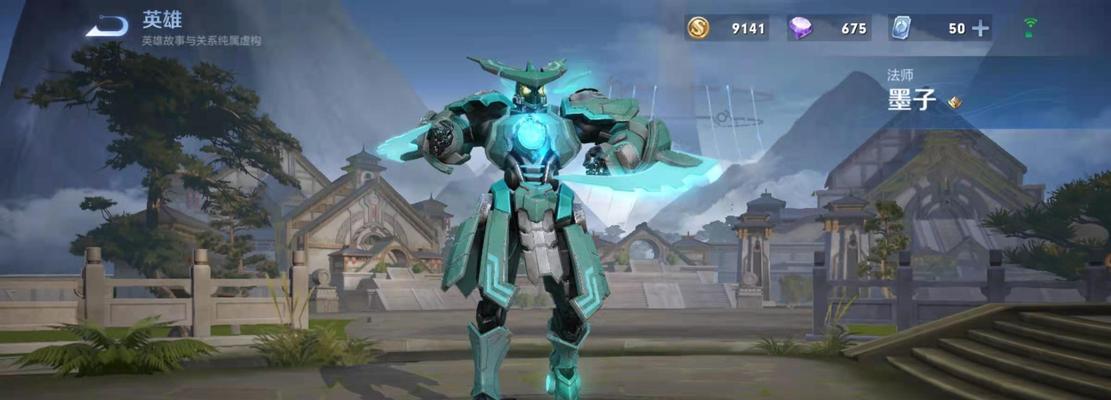
Task: Add more blue tickets with the plus button
Action: (980, 28)
